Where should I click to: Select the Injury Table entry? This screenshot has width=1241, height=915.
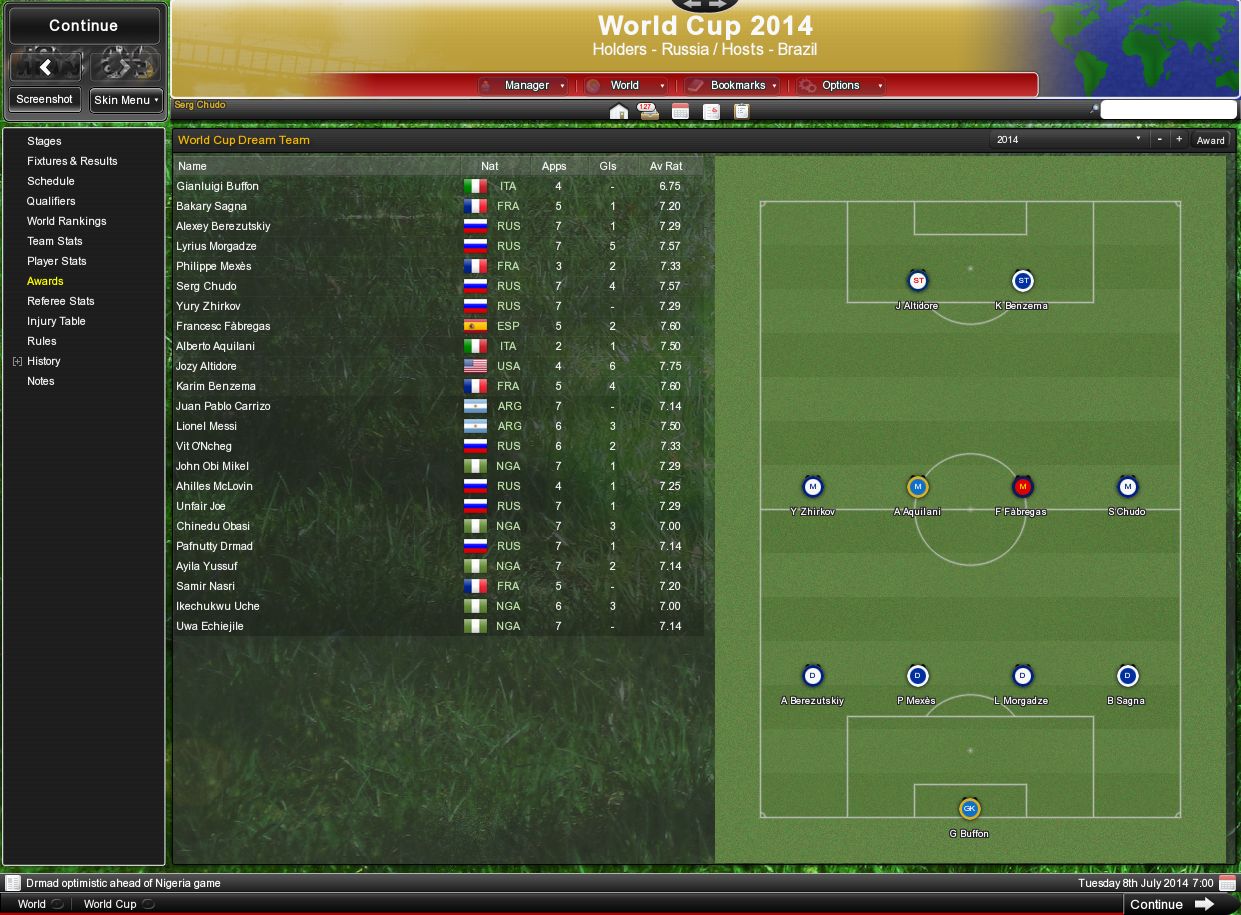click(56, 321)
